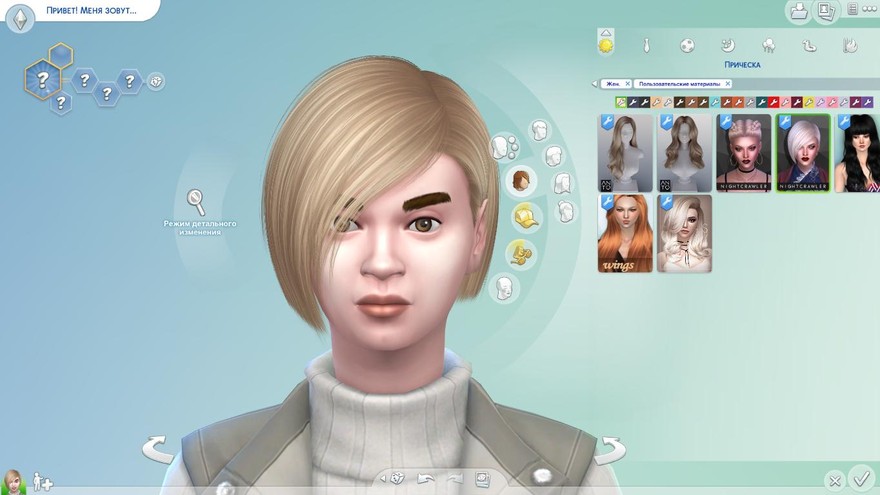880x495 pixels.
Task: Add a new Sim to household
Action: (x=43, y=482)
